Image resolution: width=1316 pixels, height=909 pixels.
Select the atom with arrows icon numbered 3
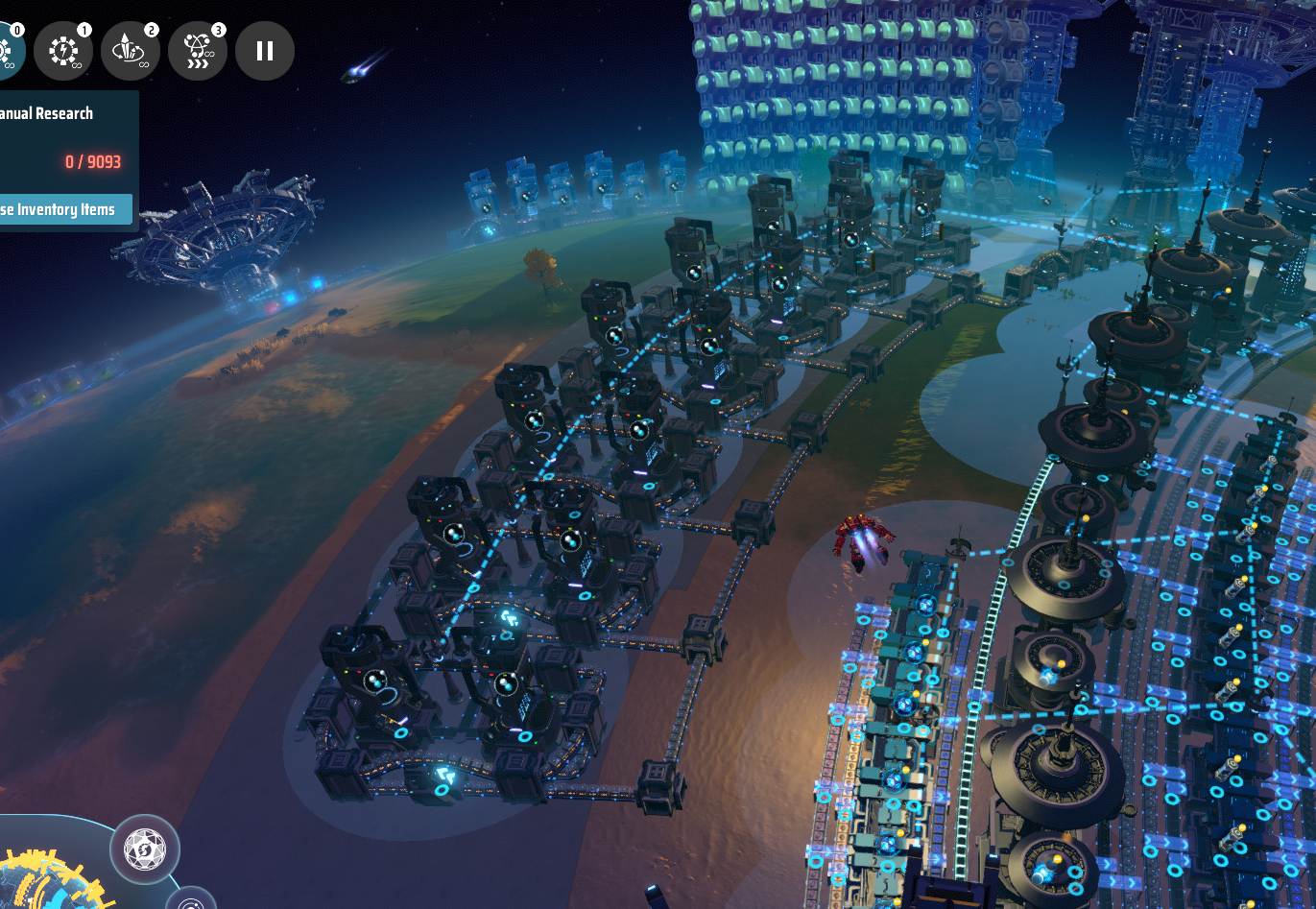pos(198,51)
